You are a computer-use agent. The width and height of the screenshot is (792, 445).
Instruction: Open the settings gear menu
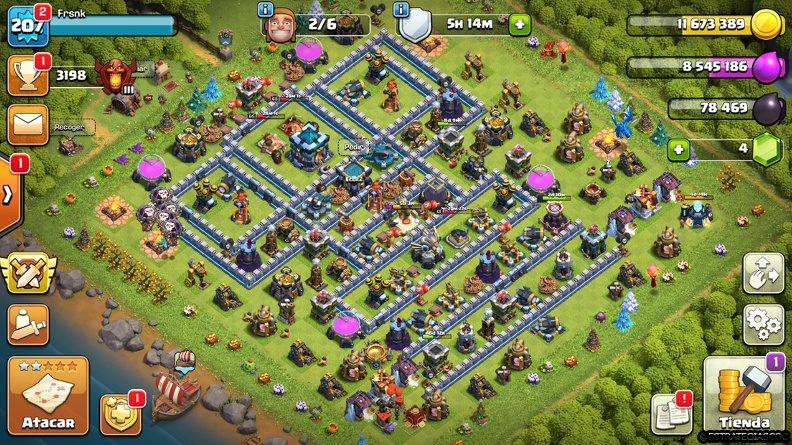762,326
